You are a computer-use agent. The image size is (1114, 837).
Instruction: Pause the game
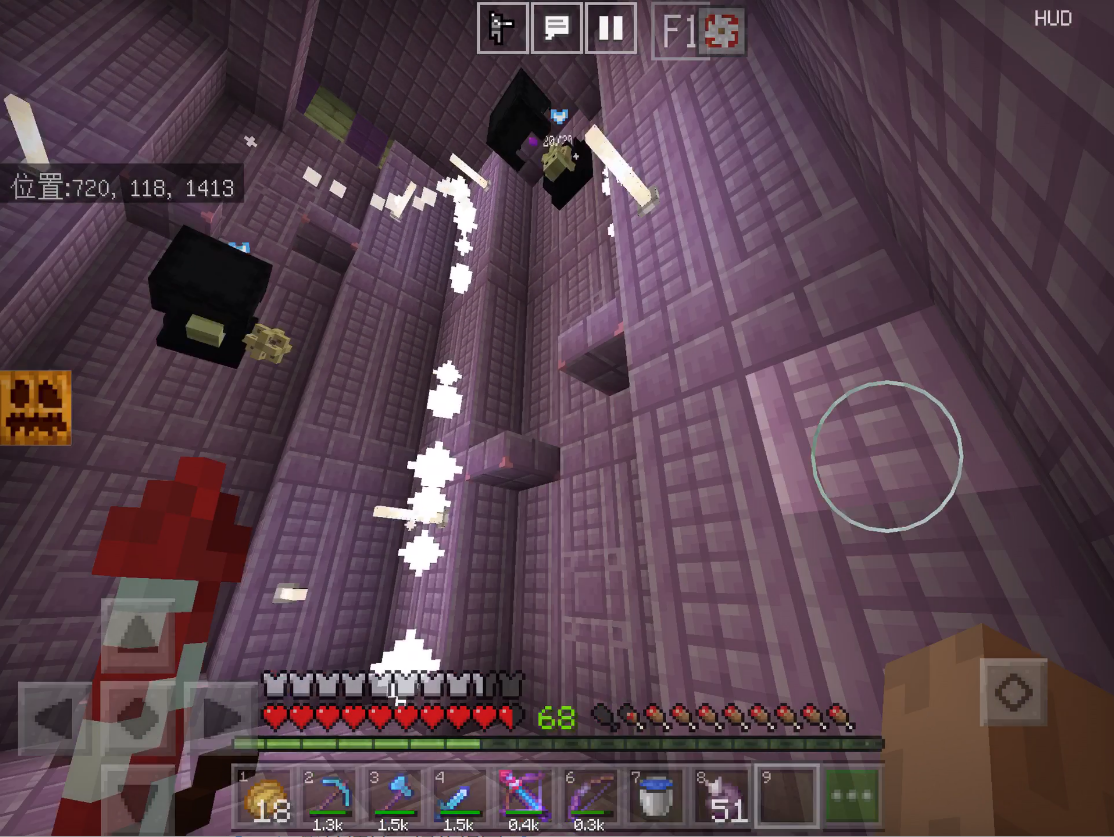(x=610, y=29)
